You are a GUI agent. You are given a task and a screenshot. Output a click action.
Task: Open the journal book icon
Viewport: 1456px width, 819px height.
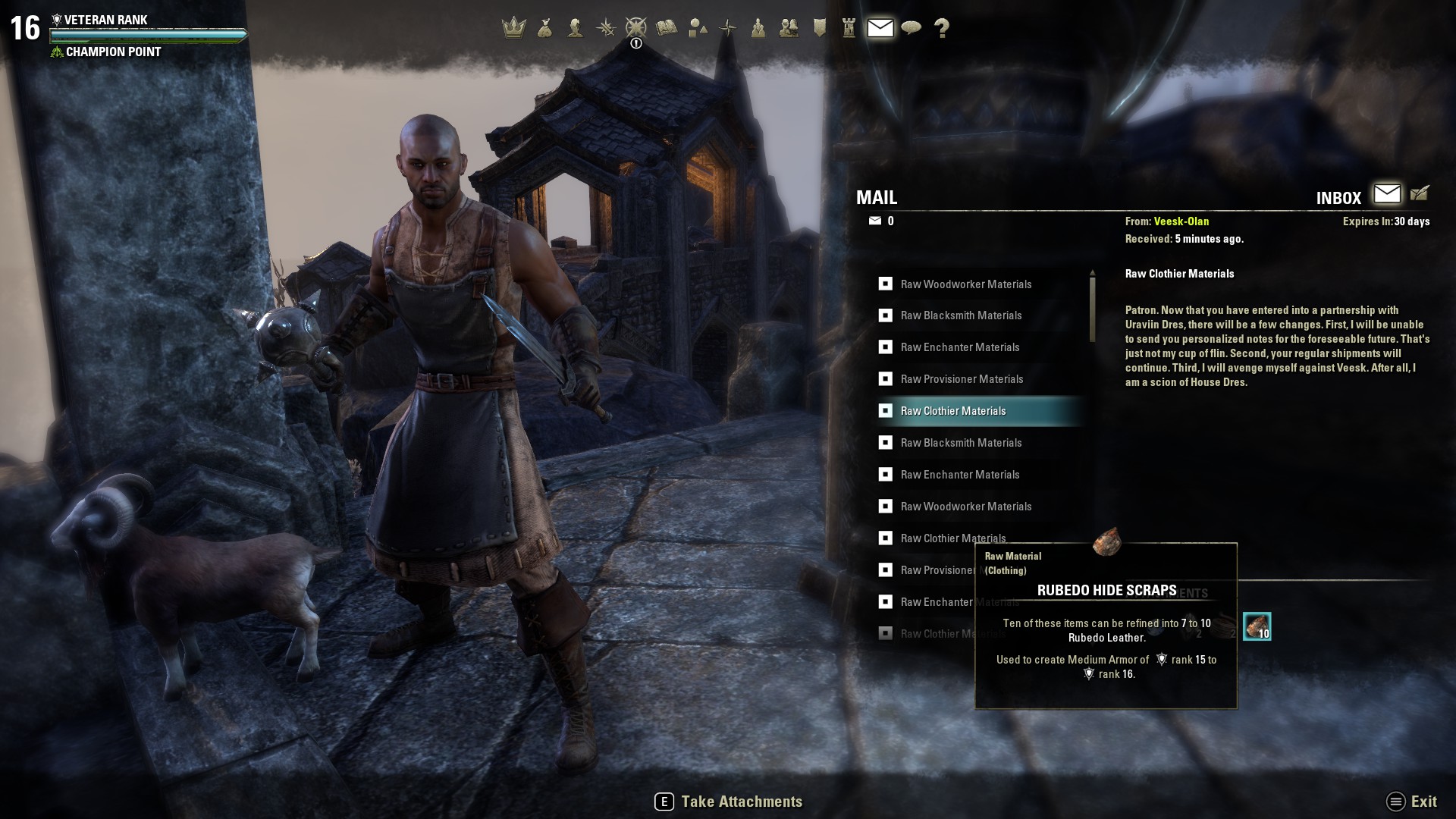coord(667,28)
